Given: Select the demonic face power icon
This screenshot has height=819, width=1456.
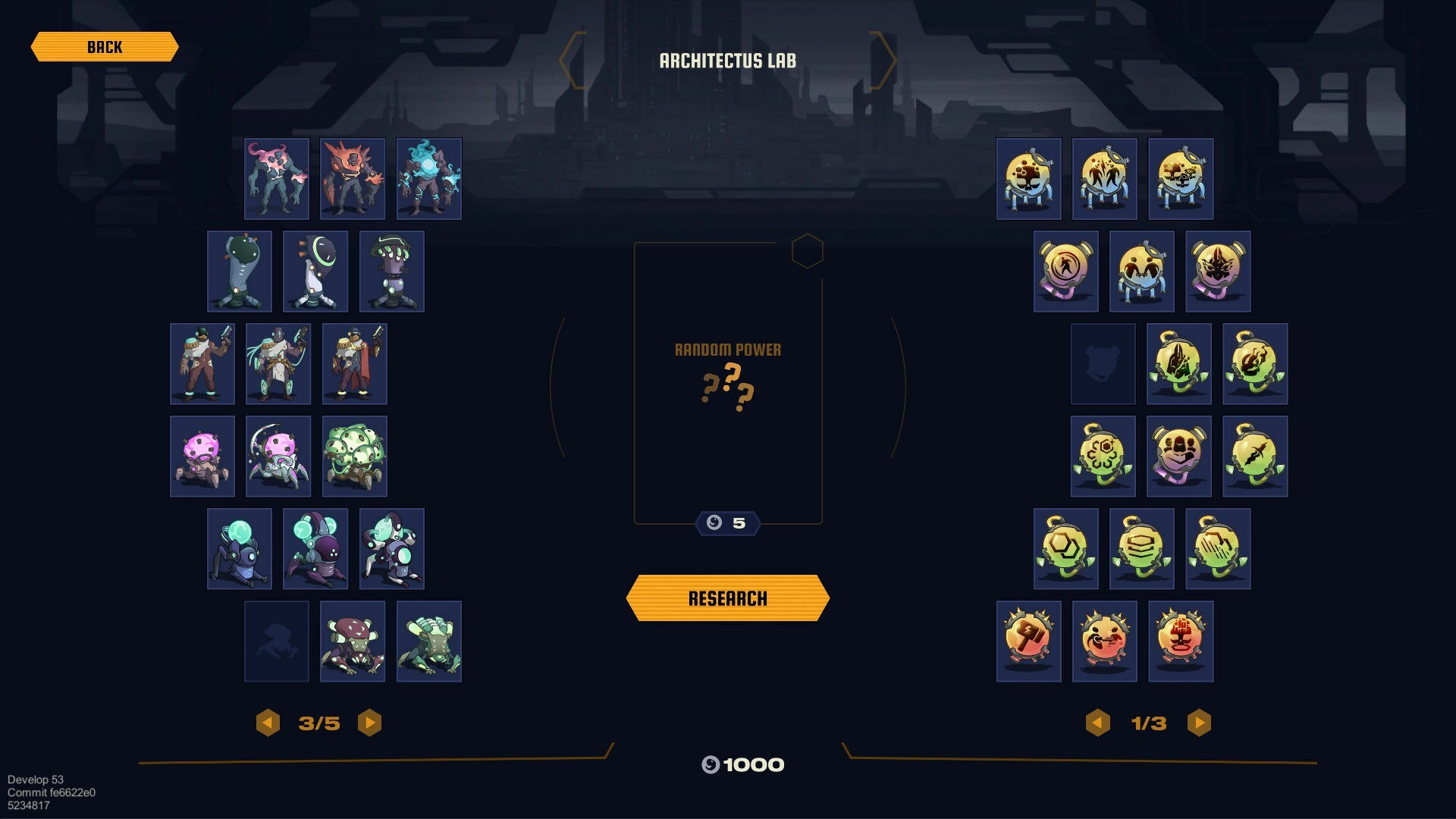Looking at the screenshot, I should click(1217, 271).
